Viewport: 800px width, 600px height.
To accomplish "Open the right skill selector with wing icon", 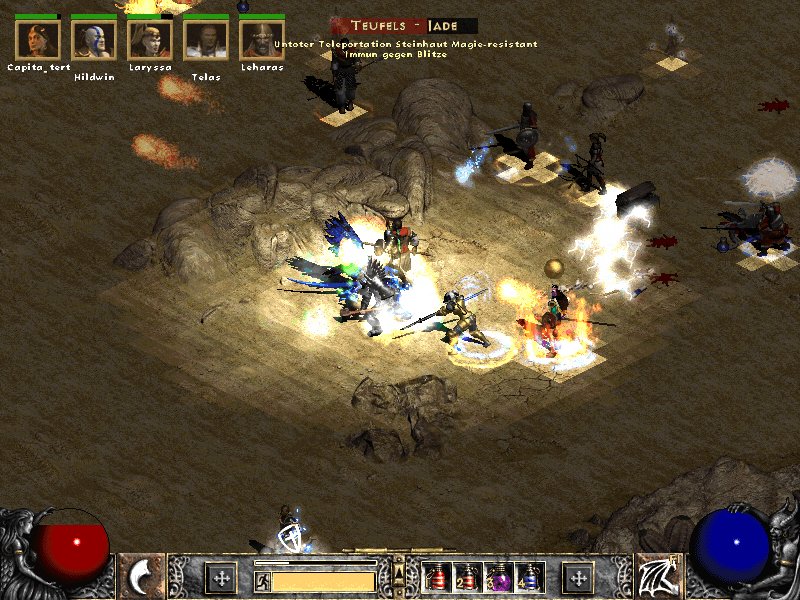I will pos(658,577).
